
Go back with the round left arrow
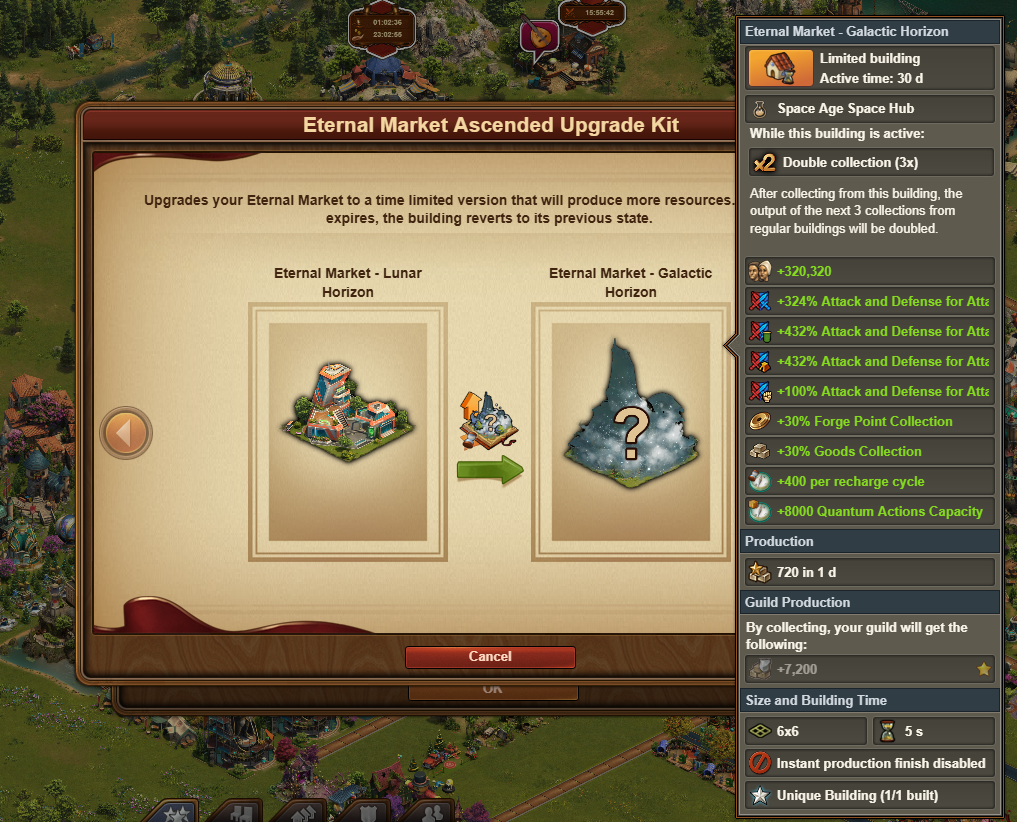(x=127, y=433)
